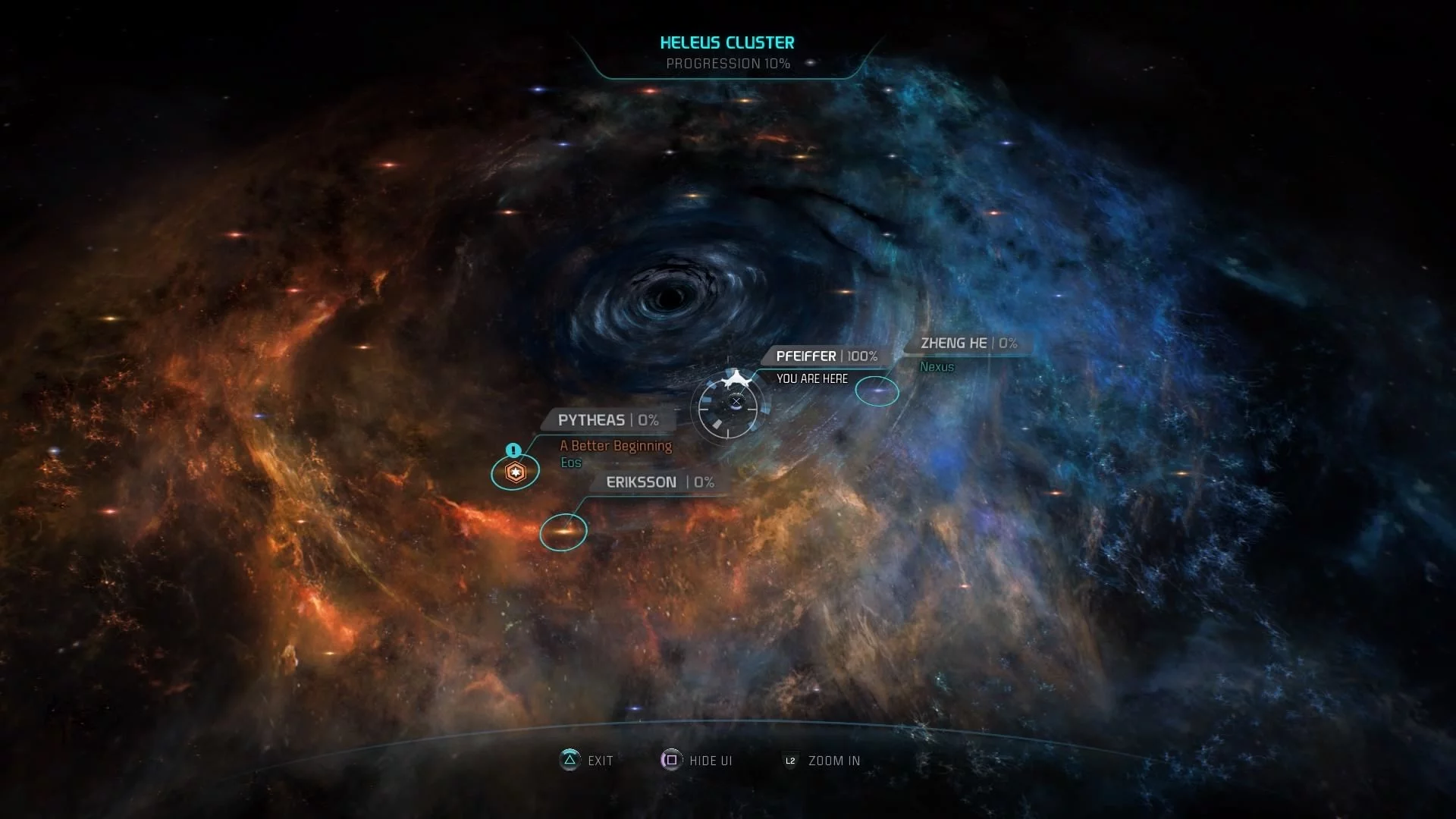Activate the Zoom In option
The height and width of the screenshot is (819, 1456).
coord(822,761)
